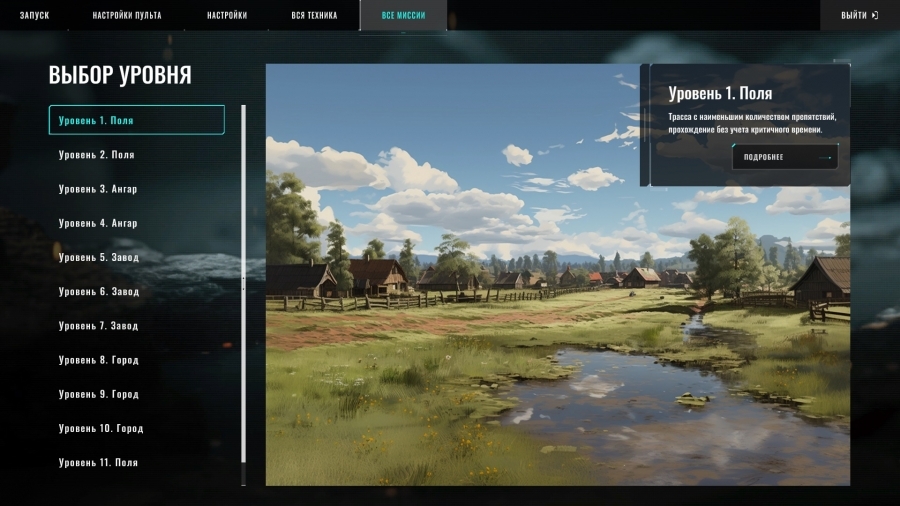The image size is (900, 506).
Task: Click ПОДРОБНЕЕ for level details
Action: click(785, 157)
